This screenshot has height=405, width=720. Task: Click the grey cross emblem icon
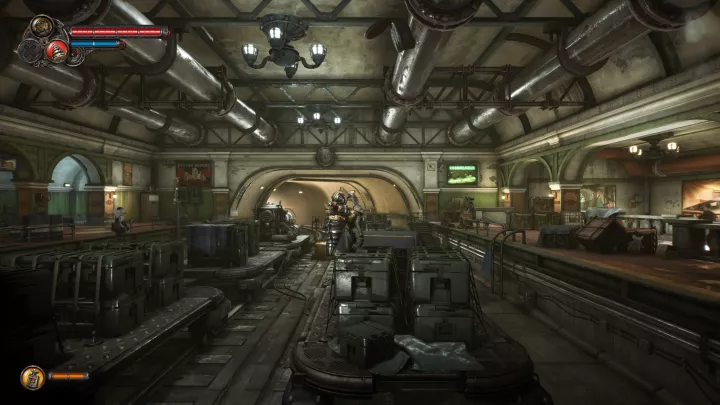click(31, 49)
